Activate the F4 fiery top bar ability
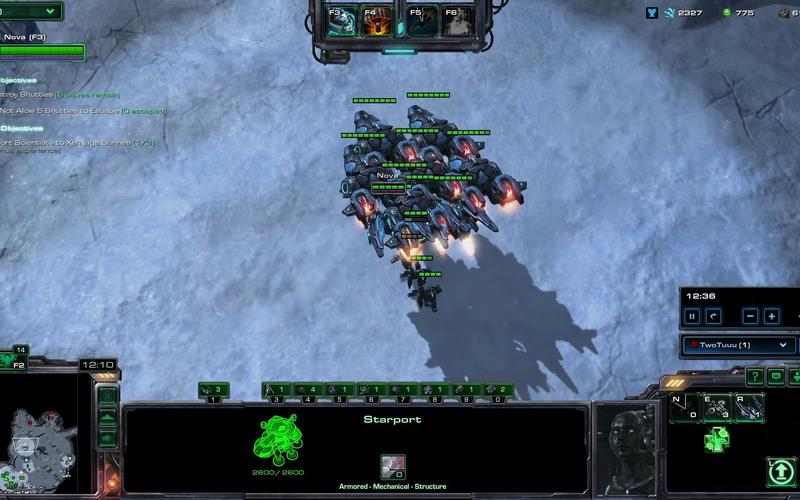Image resolution: width=800 pixels, height=500 pixels. (377, 19)
